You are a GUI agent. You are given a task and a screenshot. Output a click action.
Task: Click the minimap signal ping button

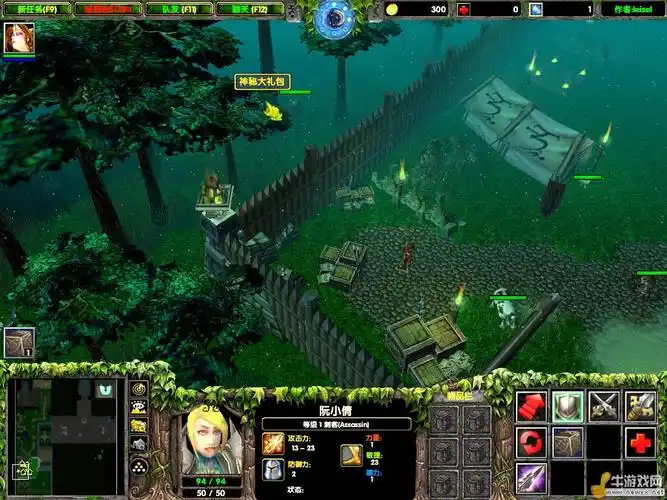139,388
